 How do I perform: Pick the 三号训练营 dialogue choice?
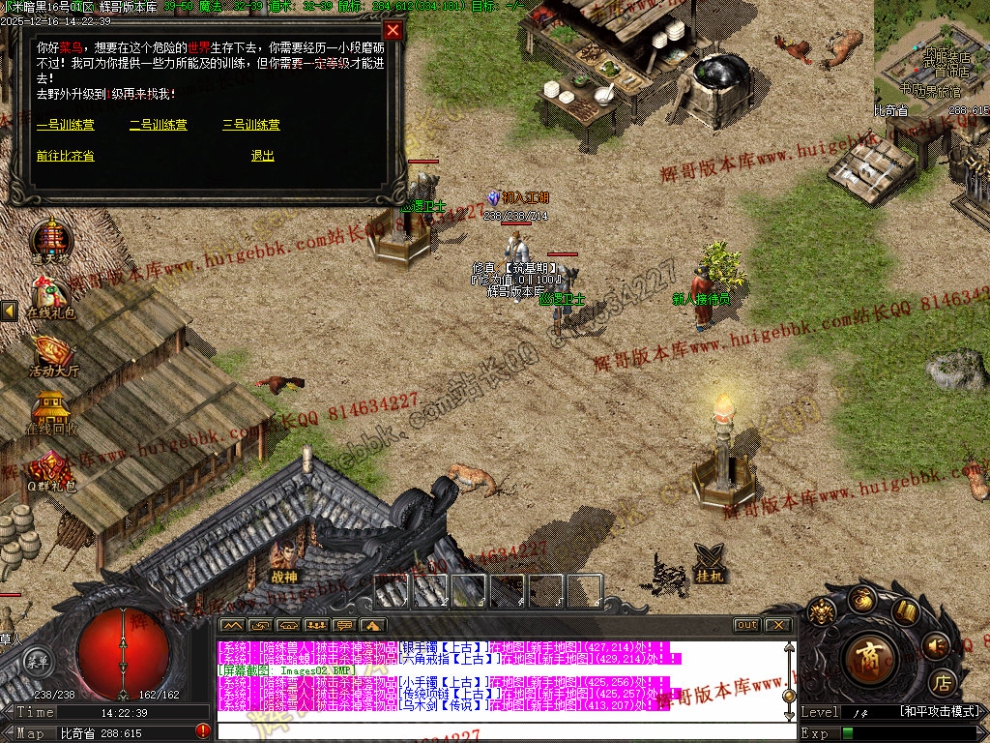[251, 125]
